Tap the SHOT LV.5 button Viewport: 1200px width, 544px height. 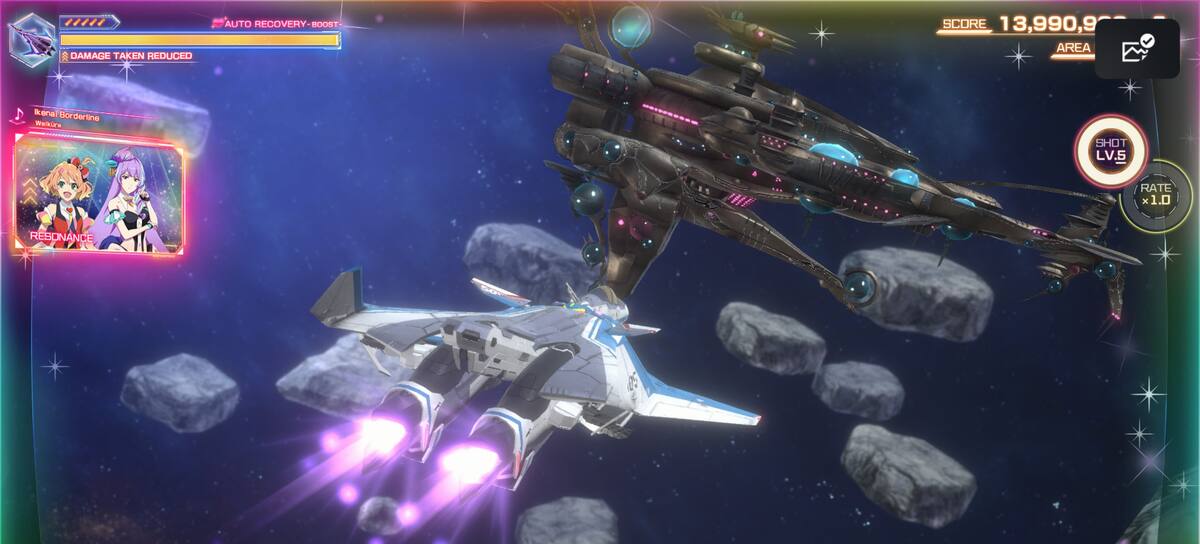[1110, 150]
